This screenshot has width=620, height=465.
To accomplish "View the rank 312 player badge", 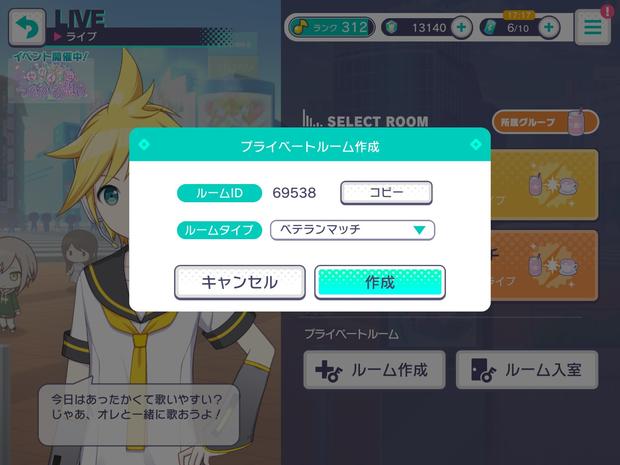I will click(330, 27).
